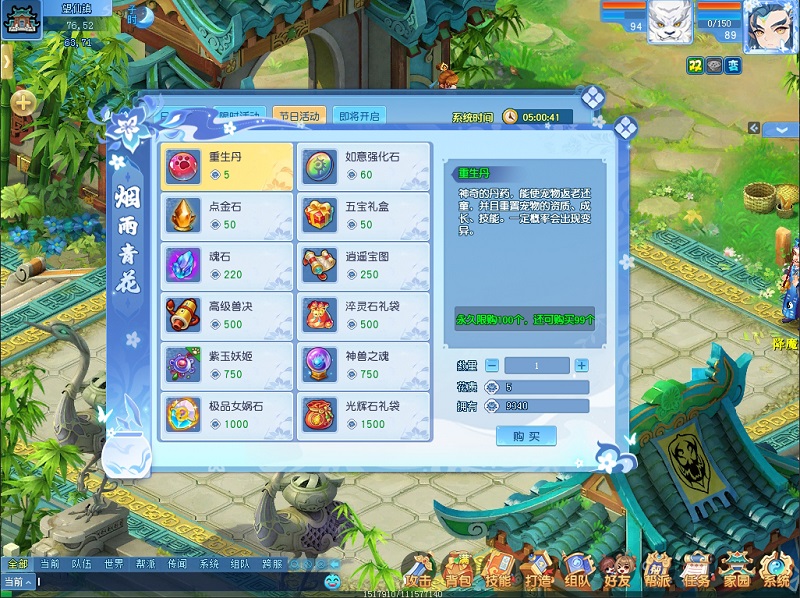Choose the 光辉石礼袋 bag item
Viewport: 800px width, 598px height.
[x=365, y=415]
